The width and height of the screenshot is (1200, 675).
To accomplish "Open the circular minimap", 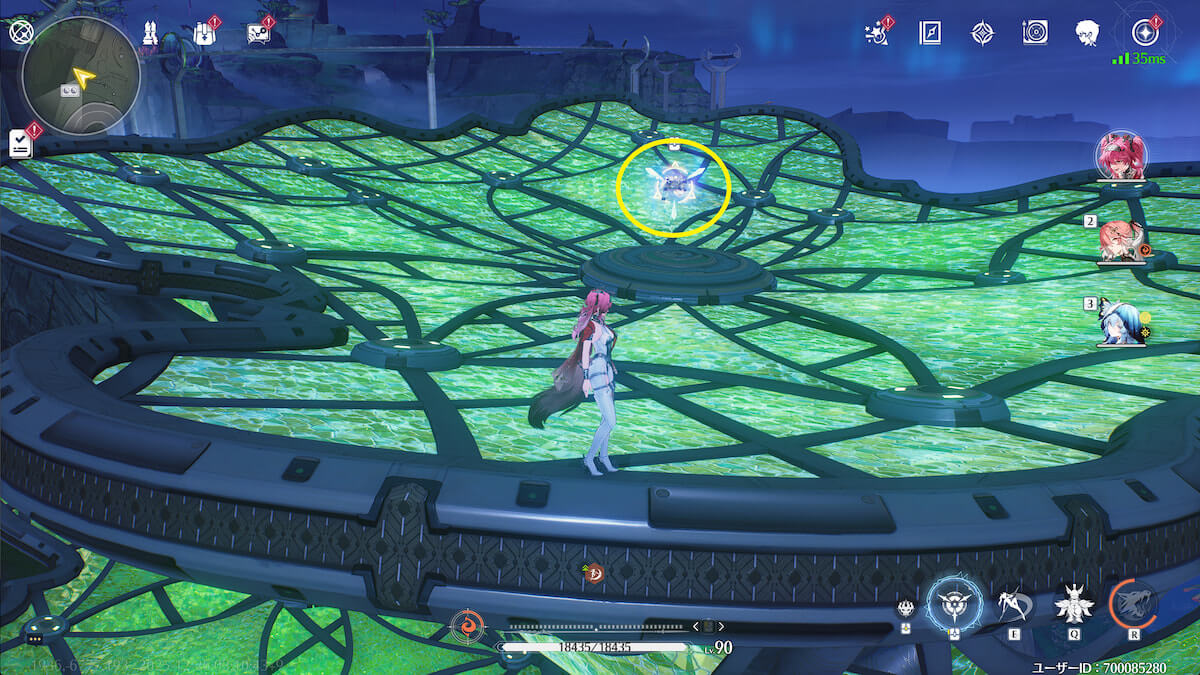I will [x=82, y=77].
